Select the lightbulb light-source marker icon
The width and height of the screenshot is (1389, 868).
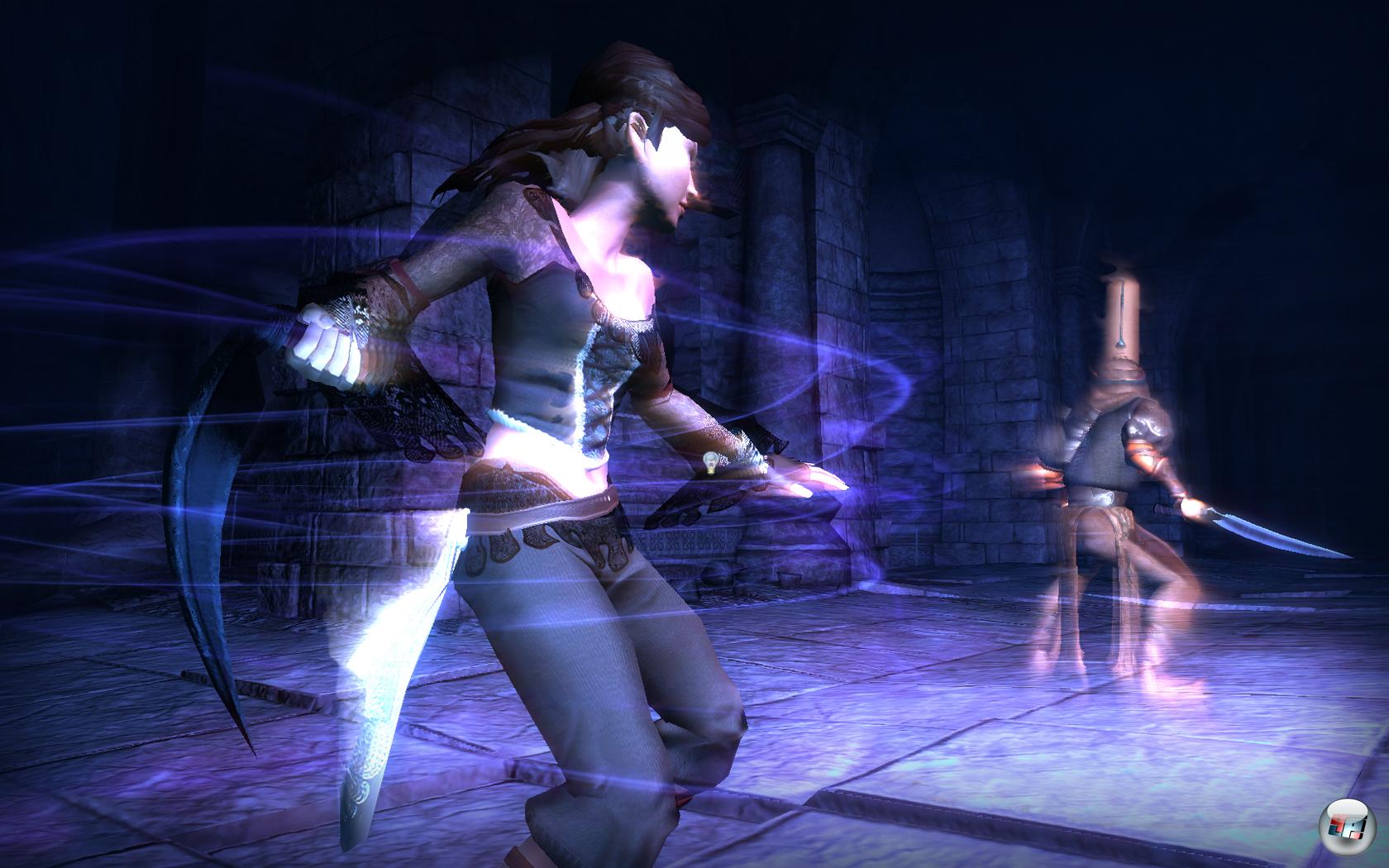pos(709,461)
